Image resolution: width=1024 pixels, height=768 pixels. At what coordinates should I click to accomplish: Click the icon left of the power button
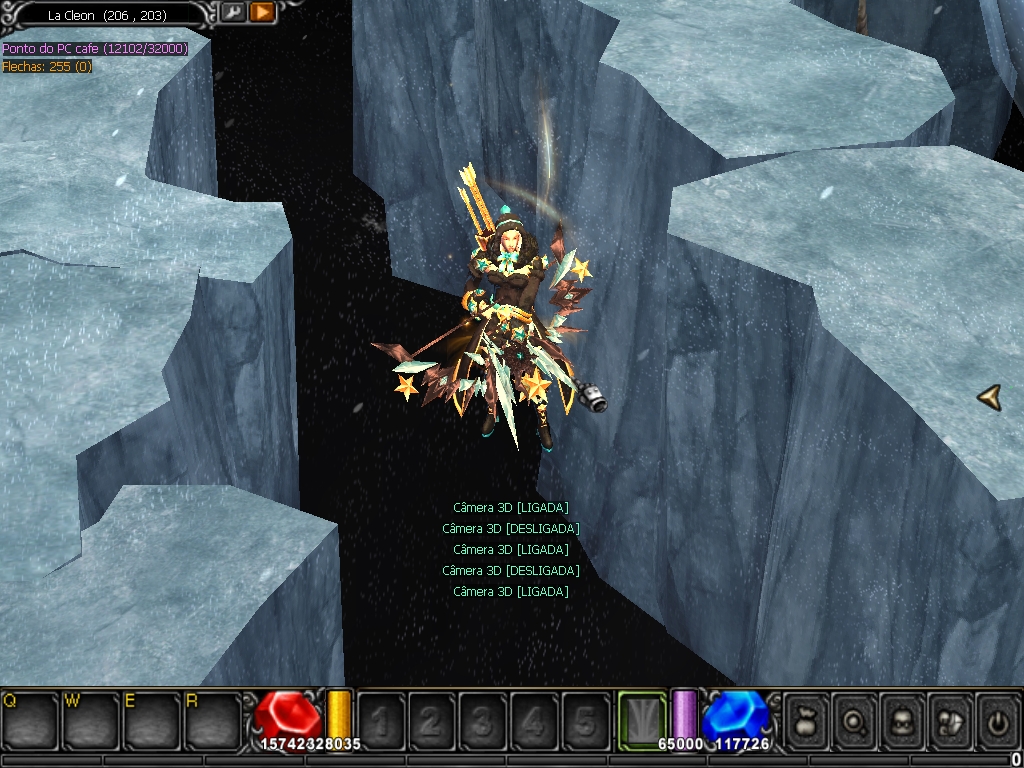coord(951,719)
